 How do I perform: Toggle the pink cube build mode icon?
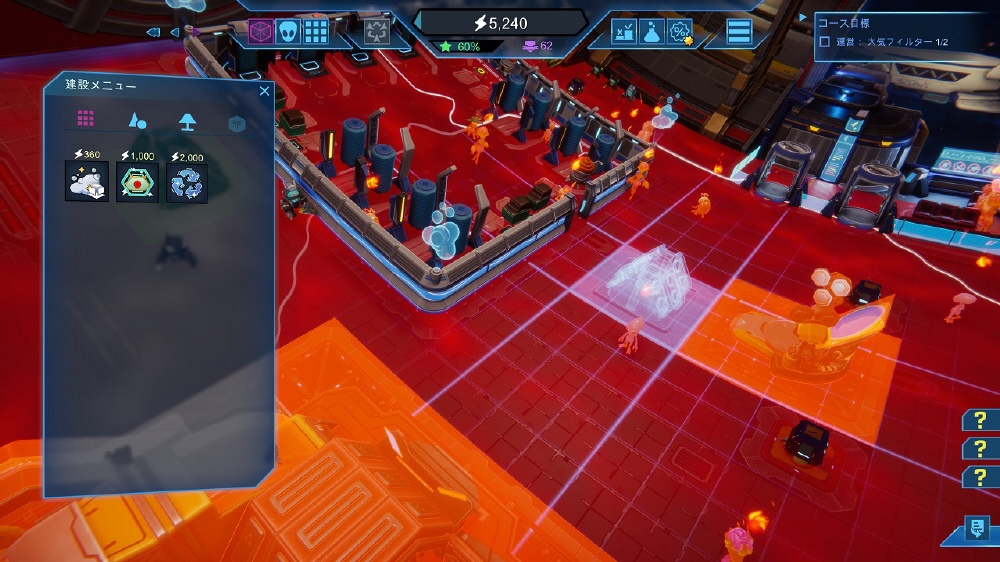[x=261, y=32]
